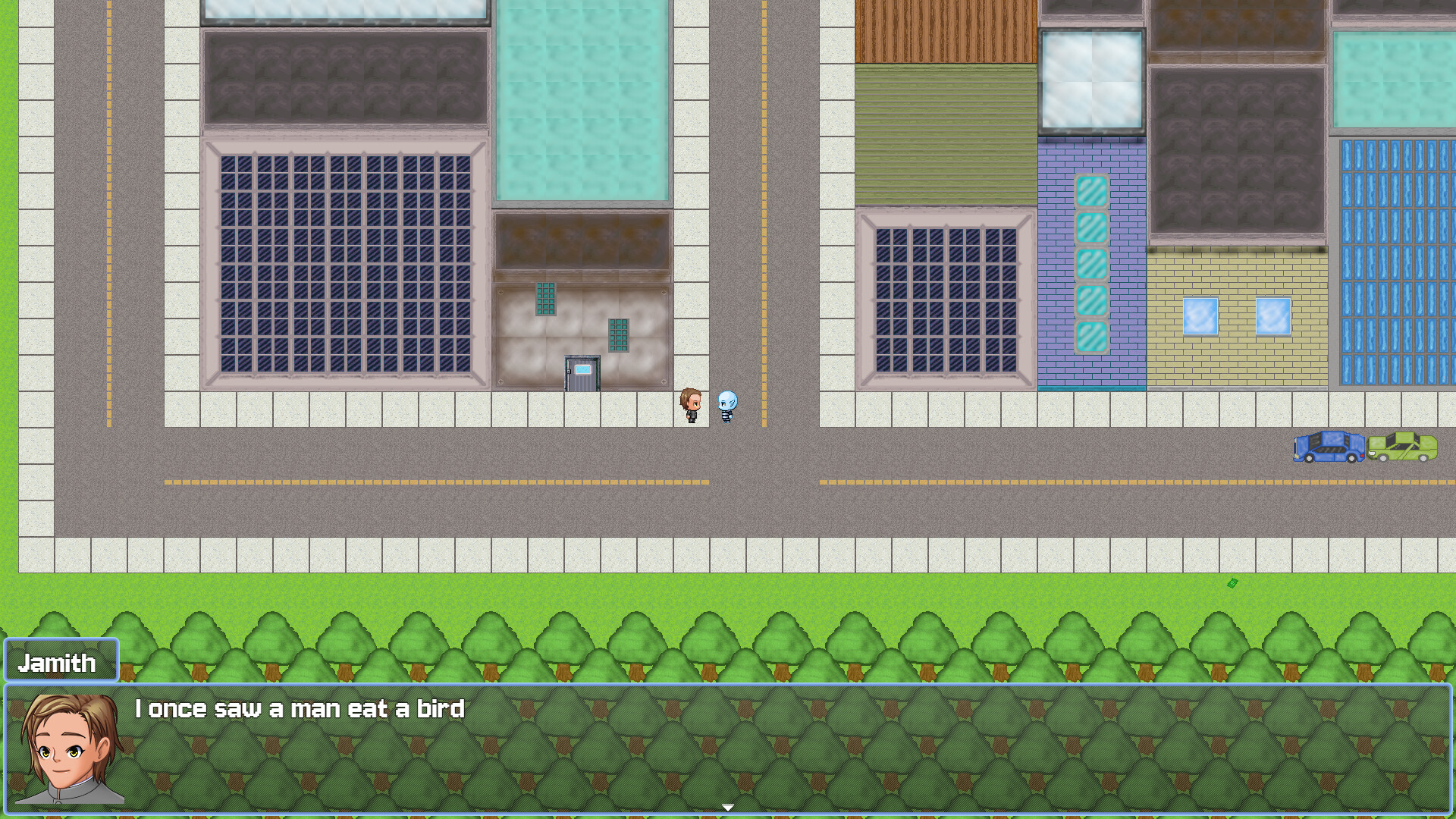Click the teal pool area near the top
The width and height of the screenshot is (1456, 819).
coord(584,99)
